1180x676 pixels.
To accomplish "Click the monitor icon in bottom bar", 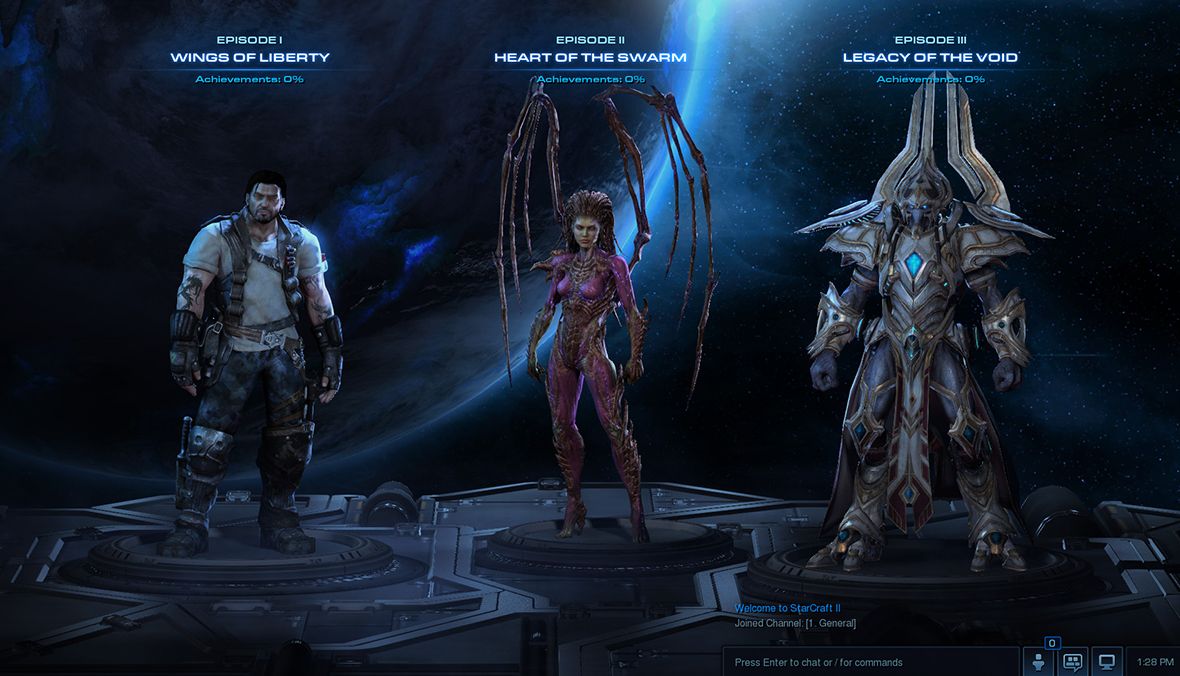I will point(1106,662).
